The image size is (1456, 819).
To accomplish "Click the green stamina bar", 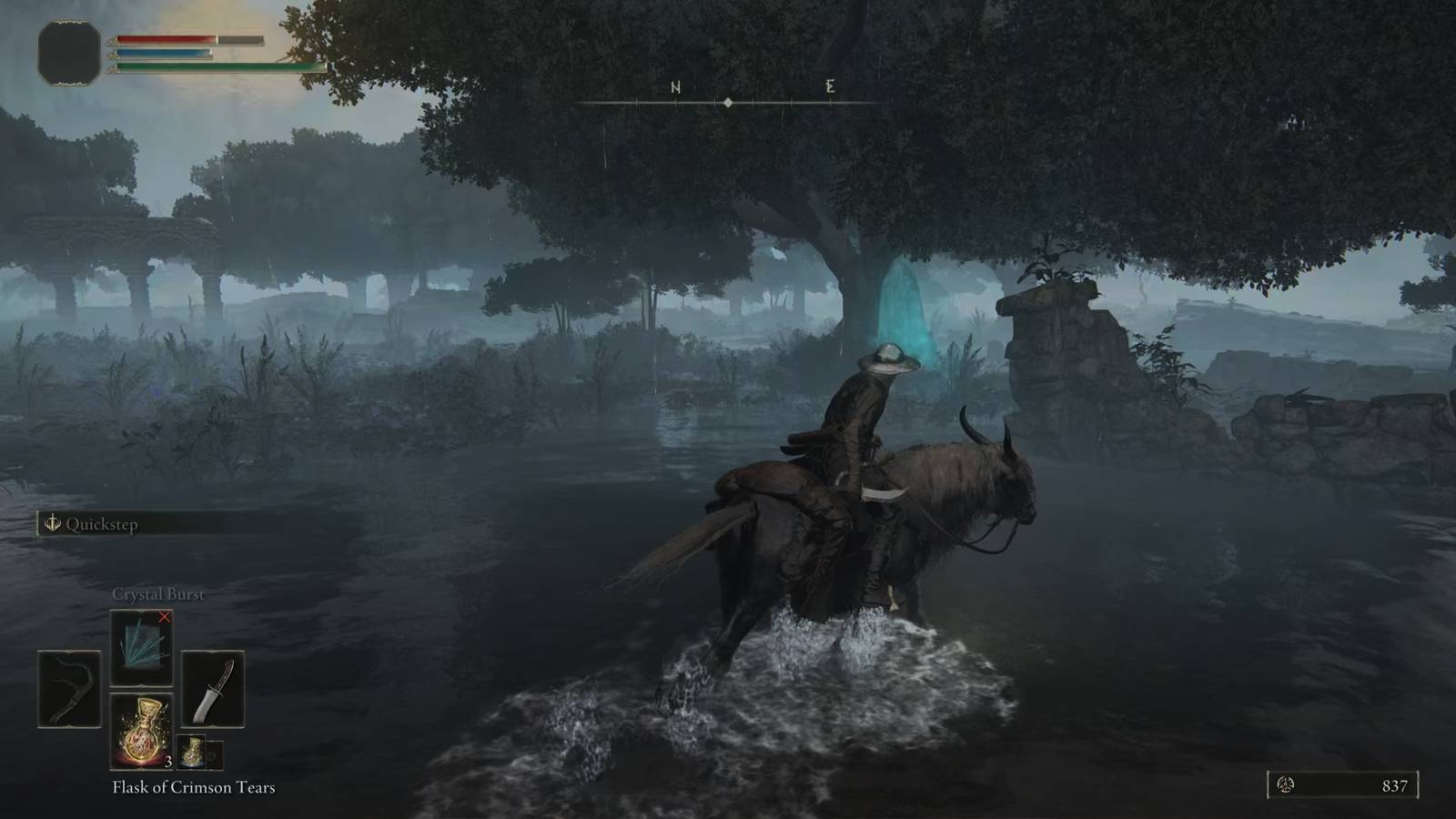I will tap(209, 67).
